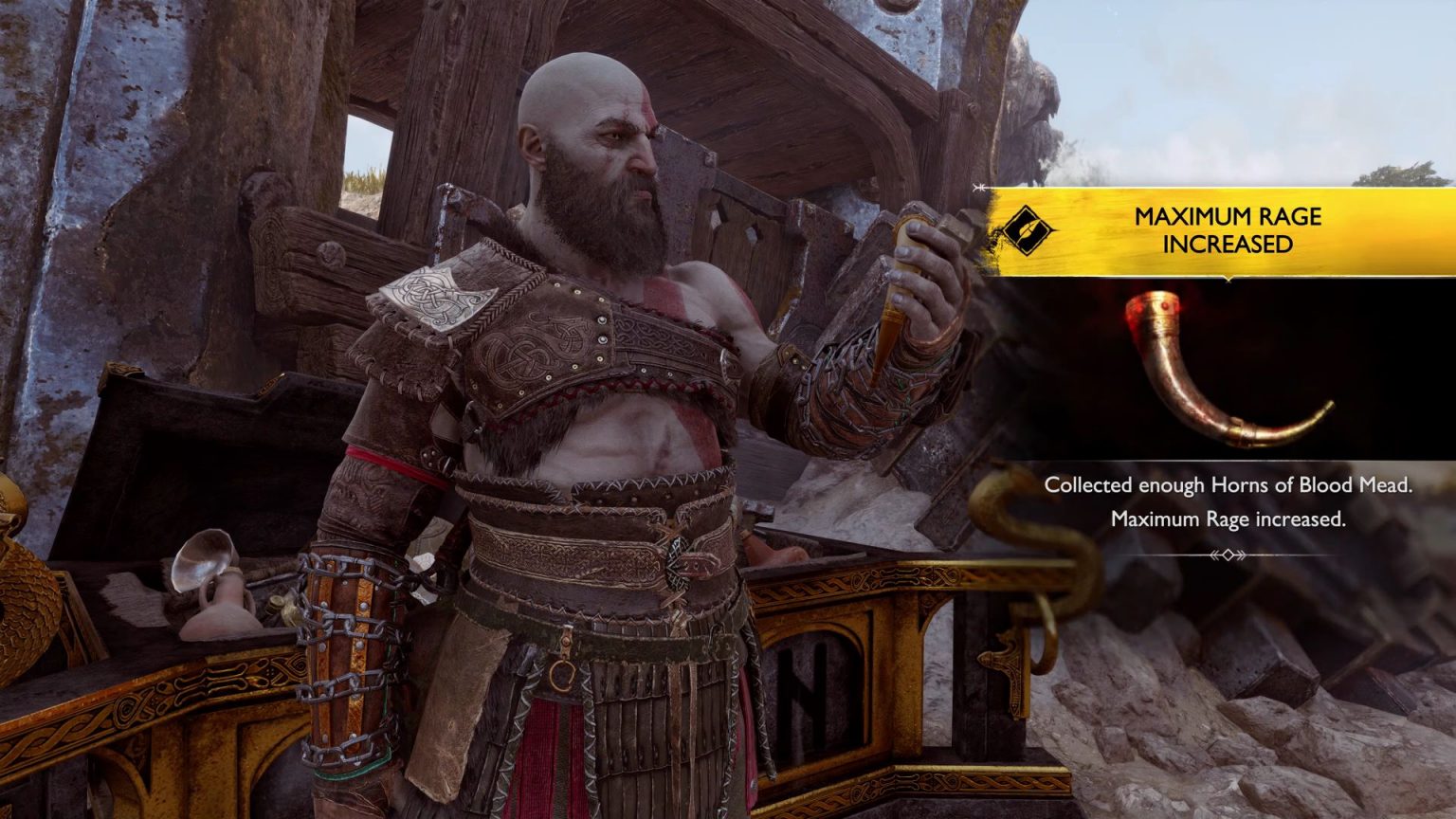Collapse the reward description text
The height and width of the screenshot is (819, 1456).
[1228, 502]
